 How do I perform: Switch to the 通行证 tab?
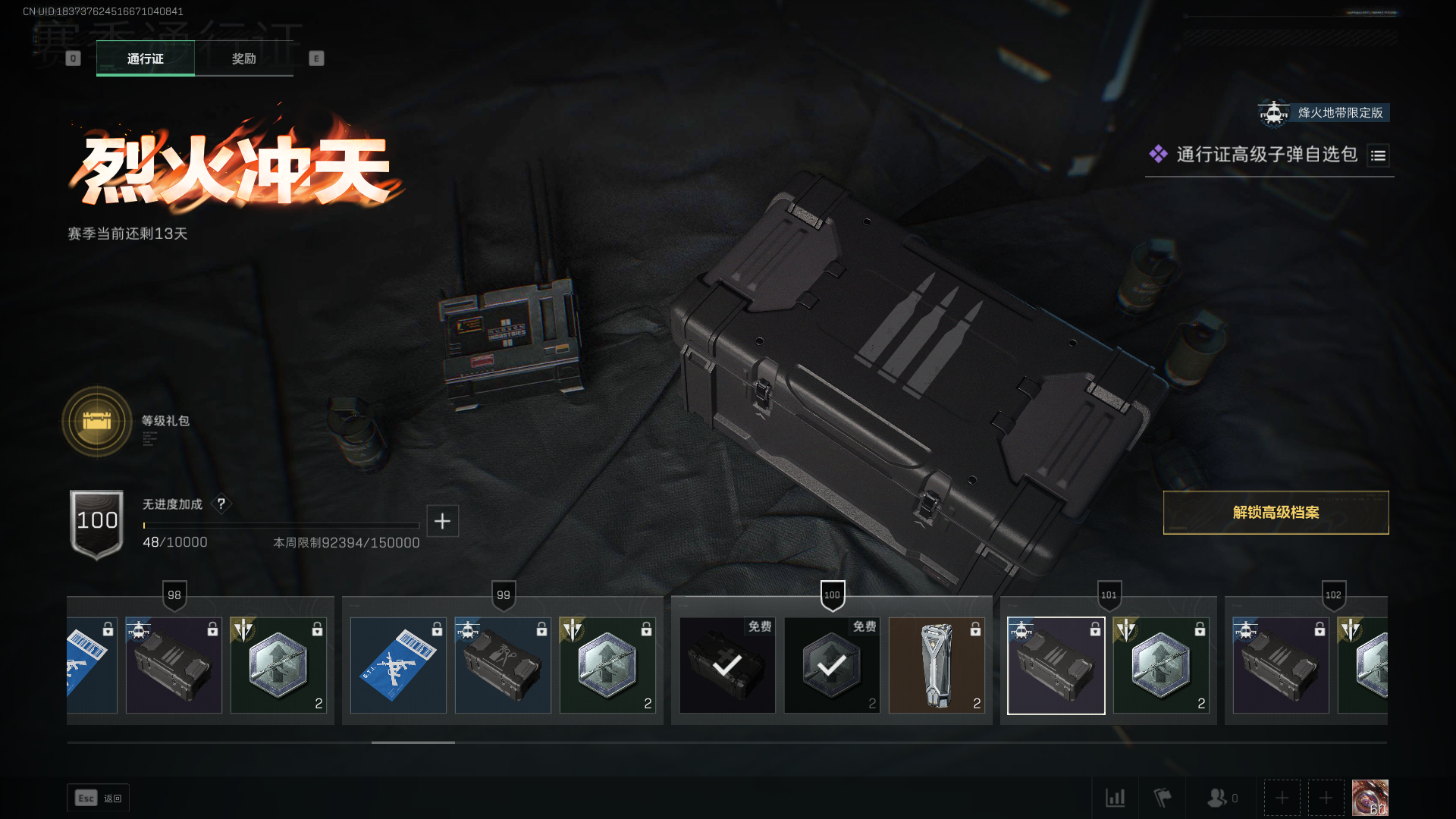pyautogui.click(x=145, y=58)
